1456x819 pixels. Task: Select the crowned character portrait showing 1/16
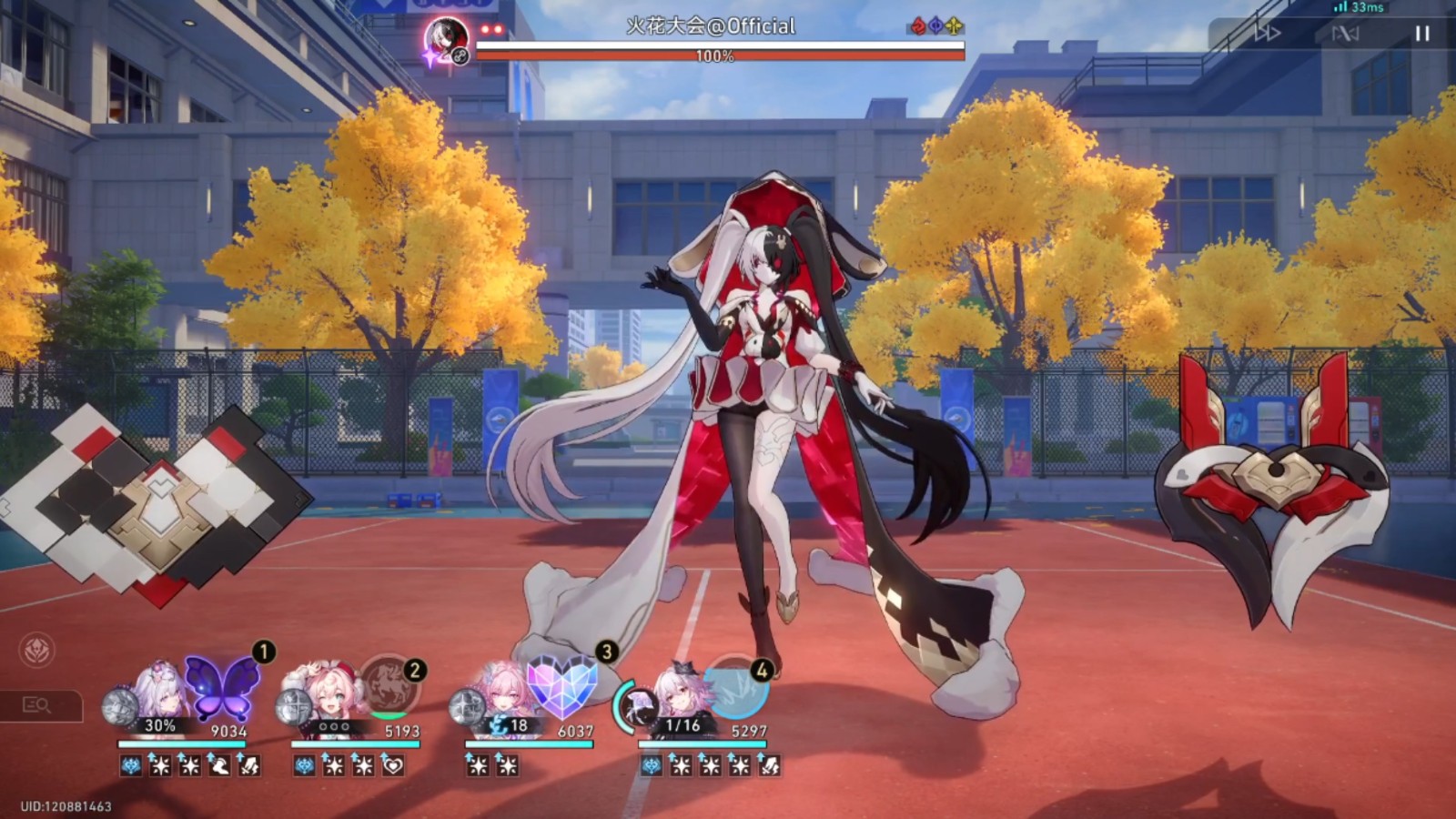coord(677,693)
